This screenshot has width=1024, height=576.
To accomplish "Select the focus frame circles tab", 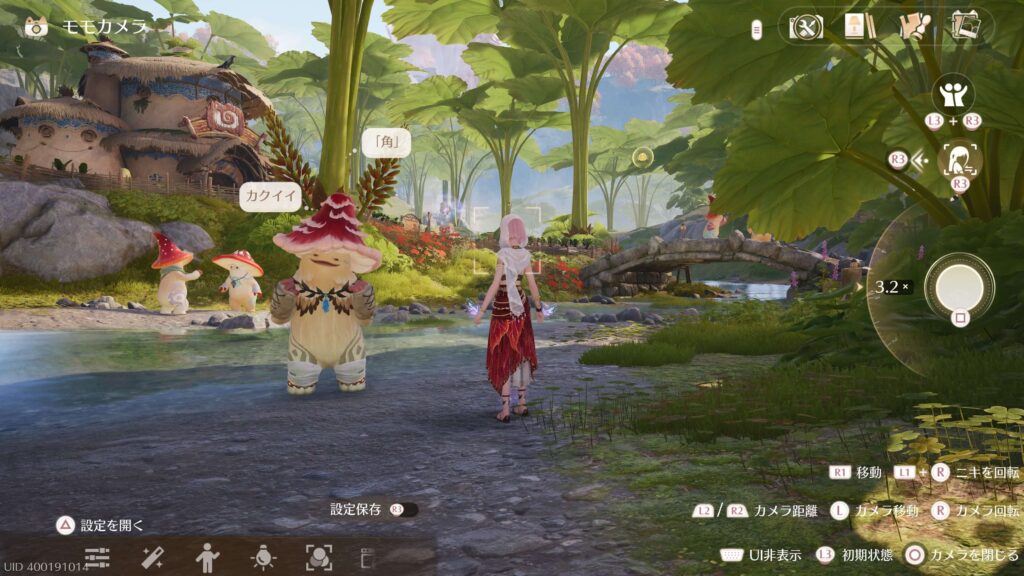I will click(x=318, y=557).
